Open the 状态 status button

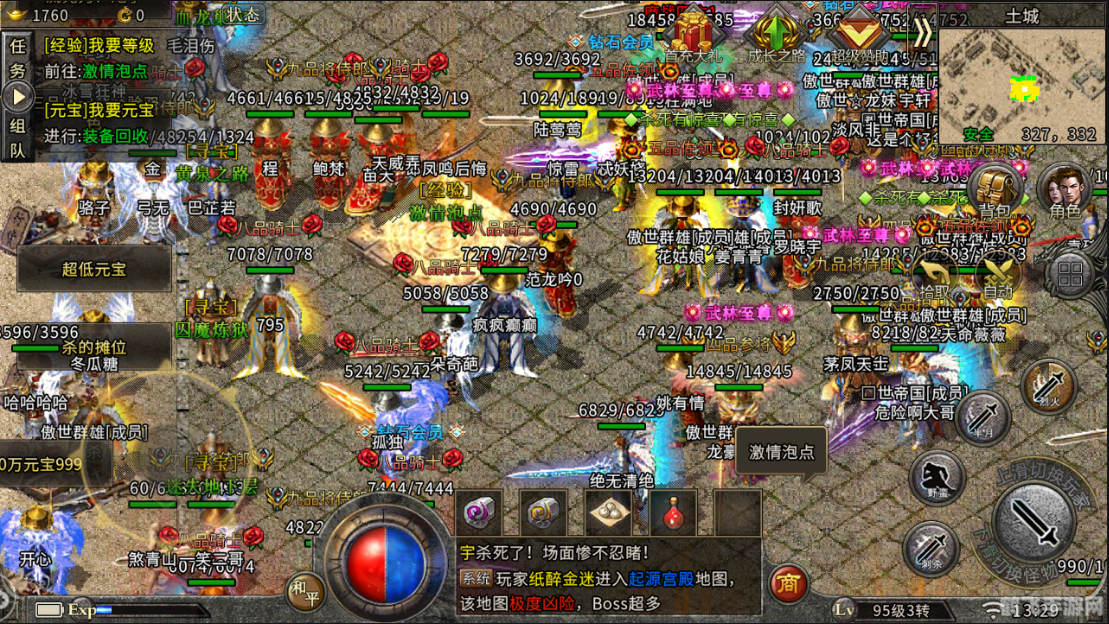241,14
